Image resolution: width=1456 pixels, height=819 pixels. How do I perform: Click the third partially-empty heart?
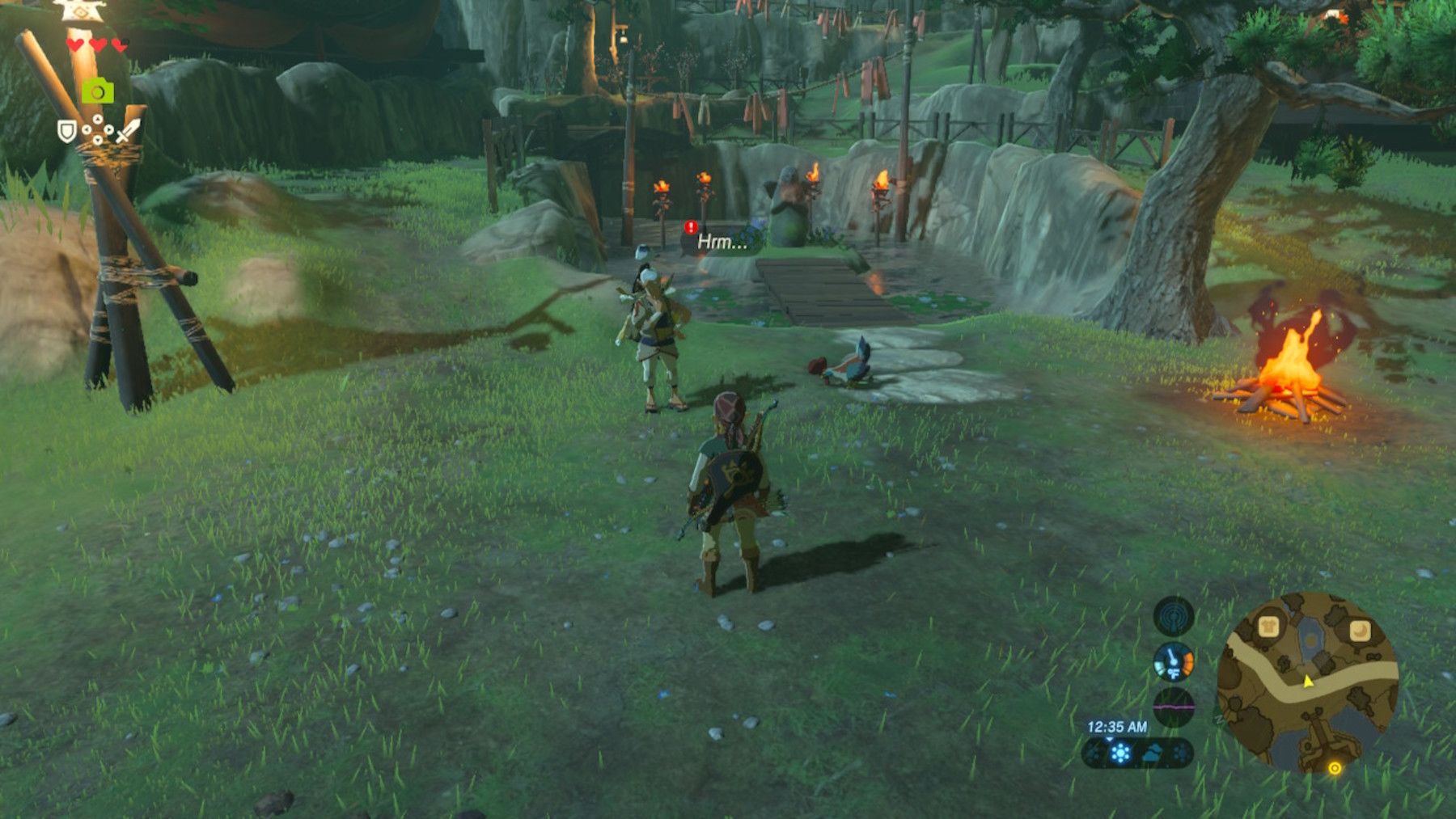coord(121,44)
